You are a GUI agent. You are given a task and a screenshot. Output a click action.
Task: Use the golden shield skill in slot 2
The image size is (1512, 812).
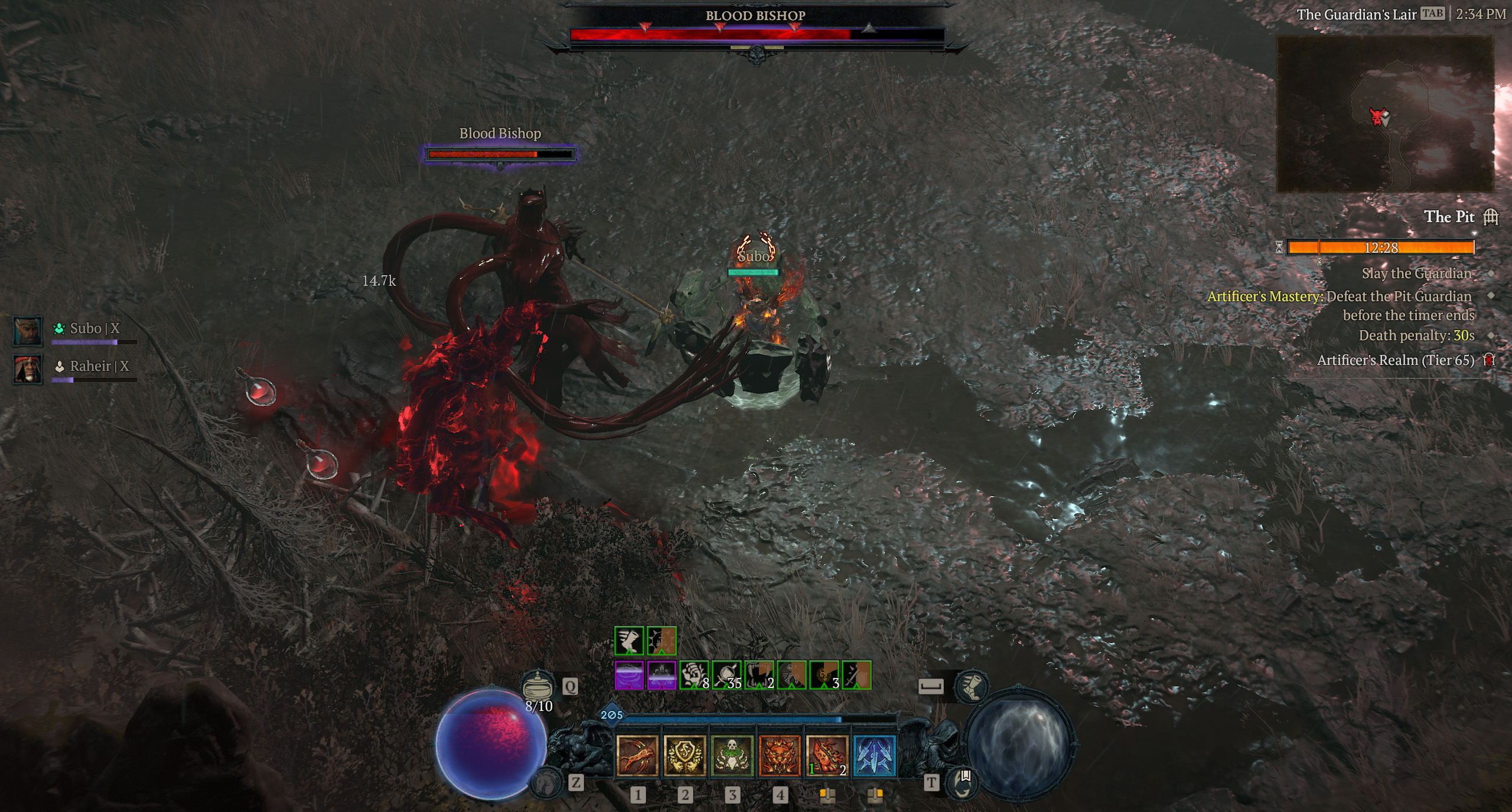pos(685,755)
